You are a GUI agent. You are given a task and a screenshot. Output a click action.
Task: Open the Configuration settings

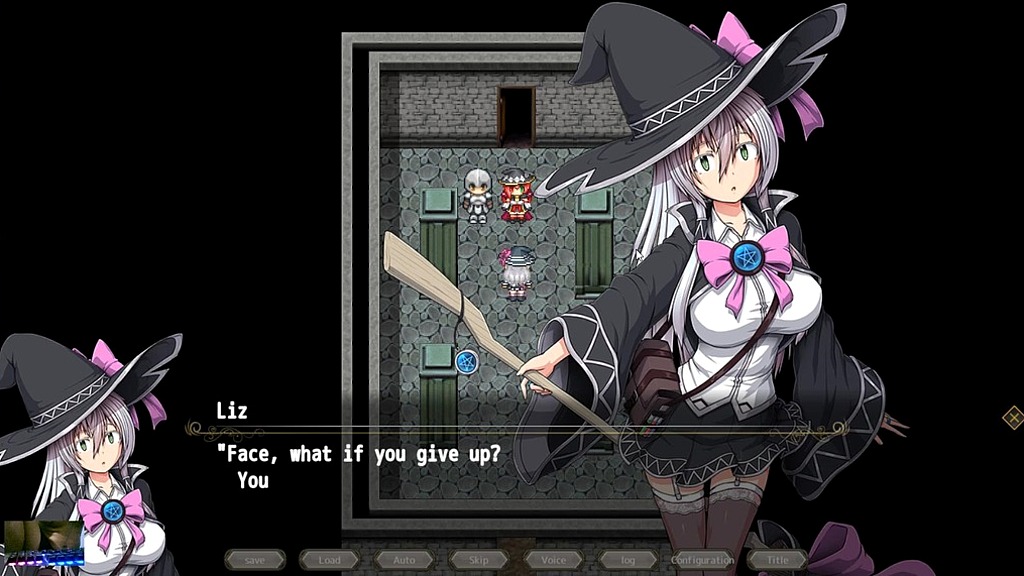coord(702,560)
